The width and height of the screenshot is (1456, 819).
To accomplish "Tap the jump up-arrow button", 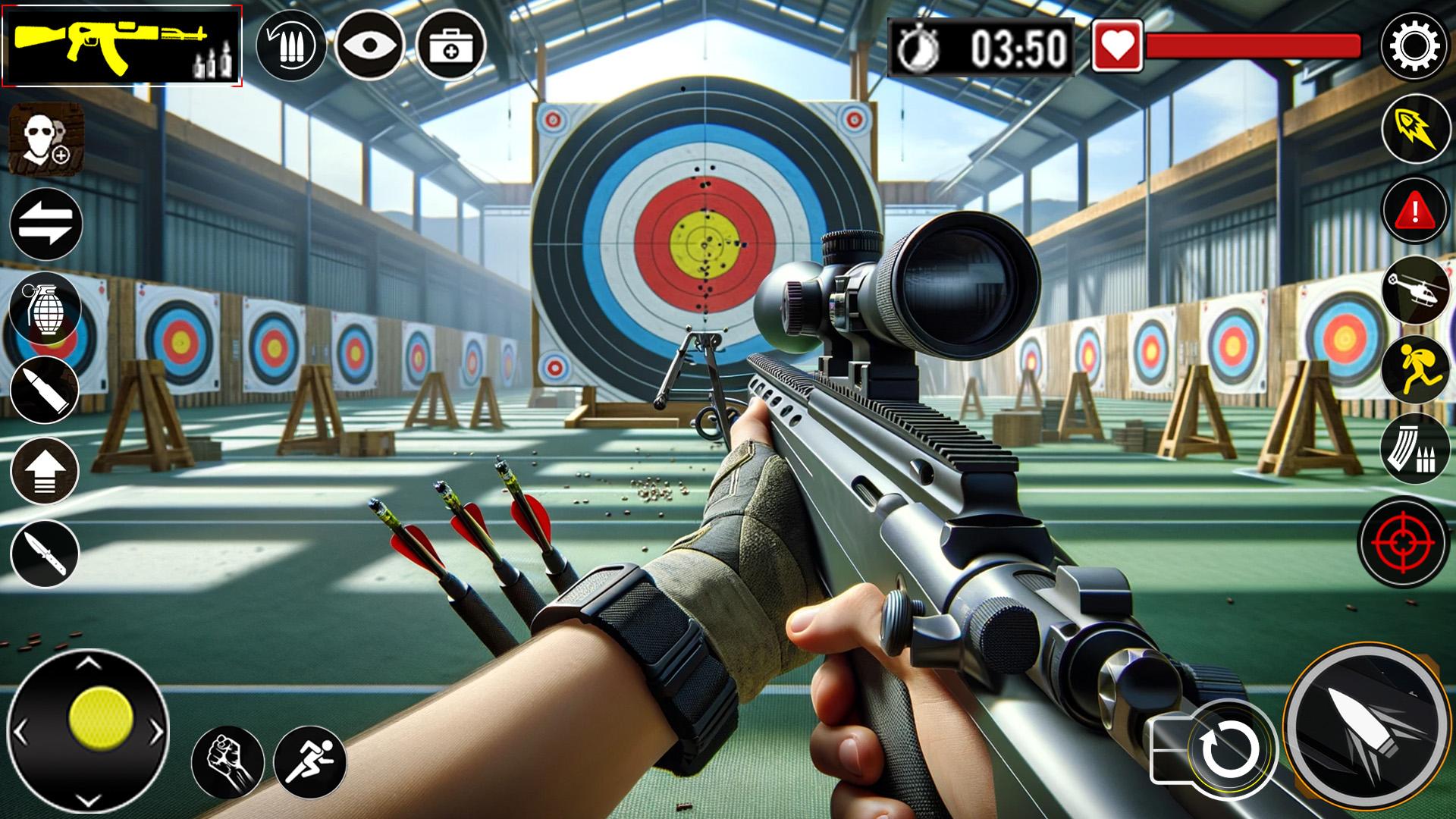I will tap(45, 471).
